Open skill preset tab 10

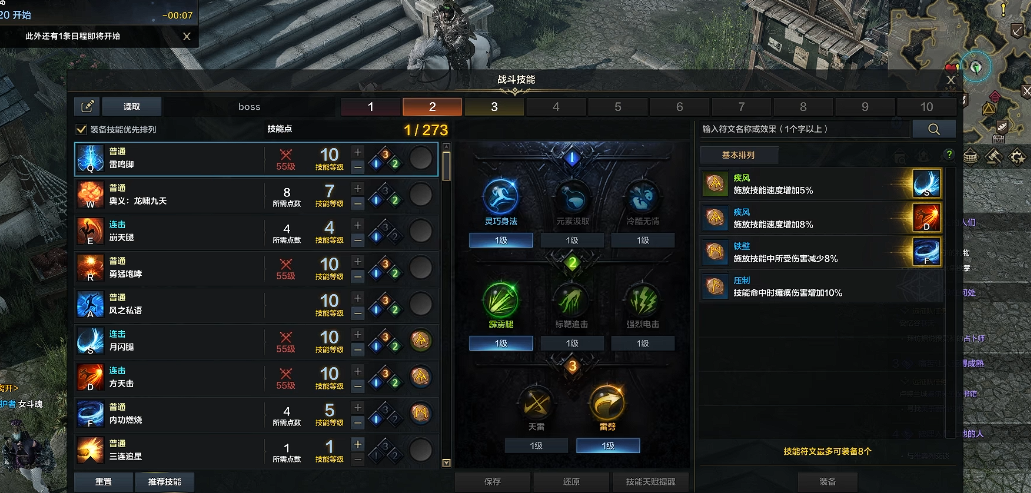(927, 107)
